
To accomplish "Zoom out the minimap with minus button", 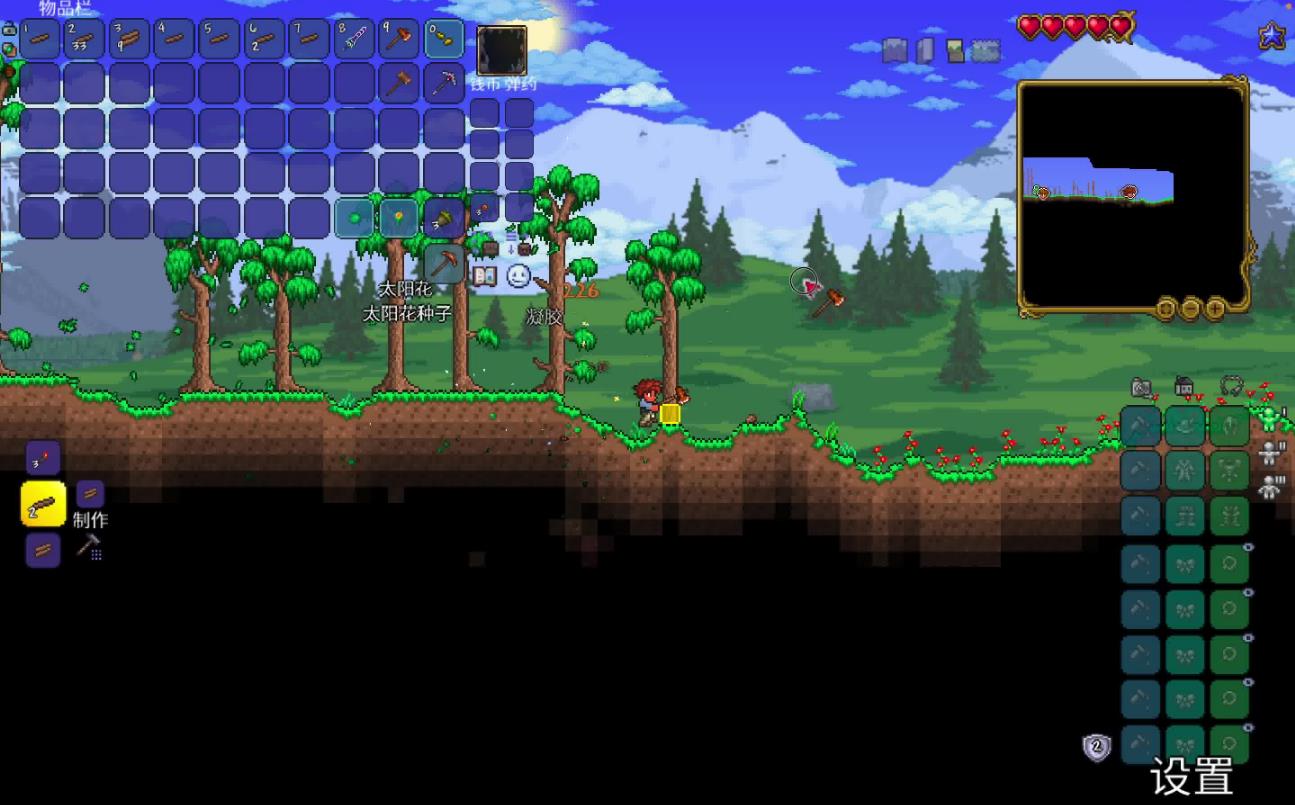I will tap(1190, 309).
